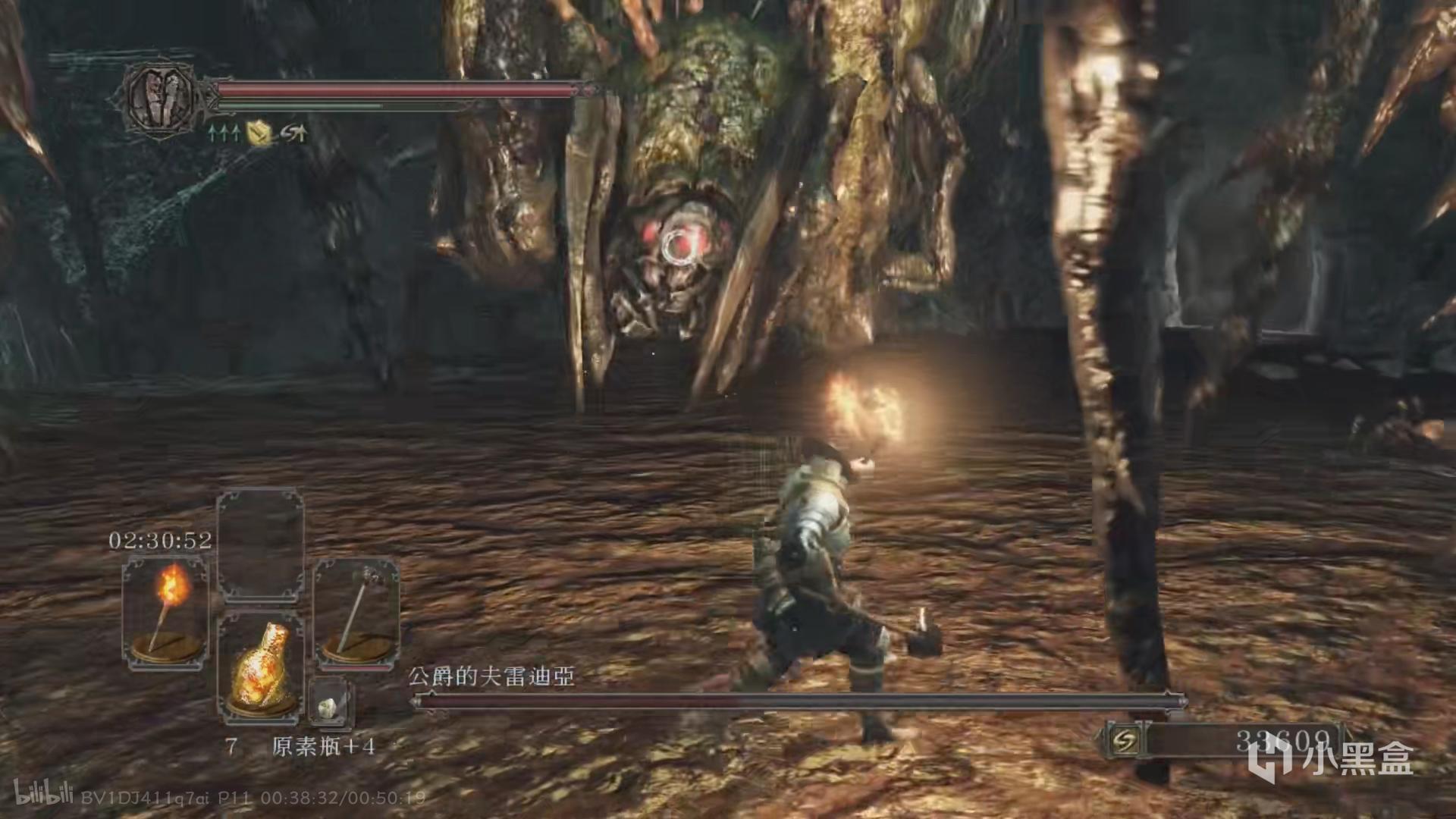Use the Estus Flask item slot

260,667
